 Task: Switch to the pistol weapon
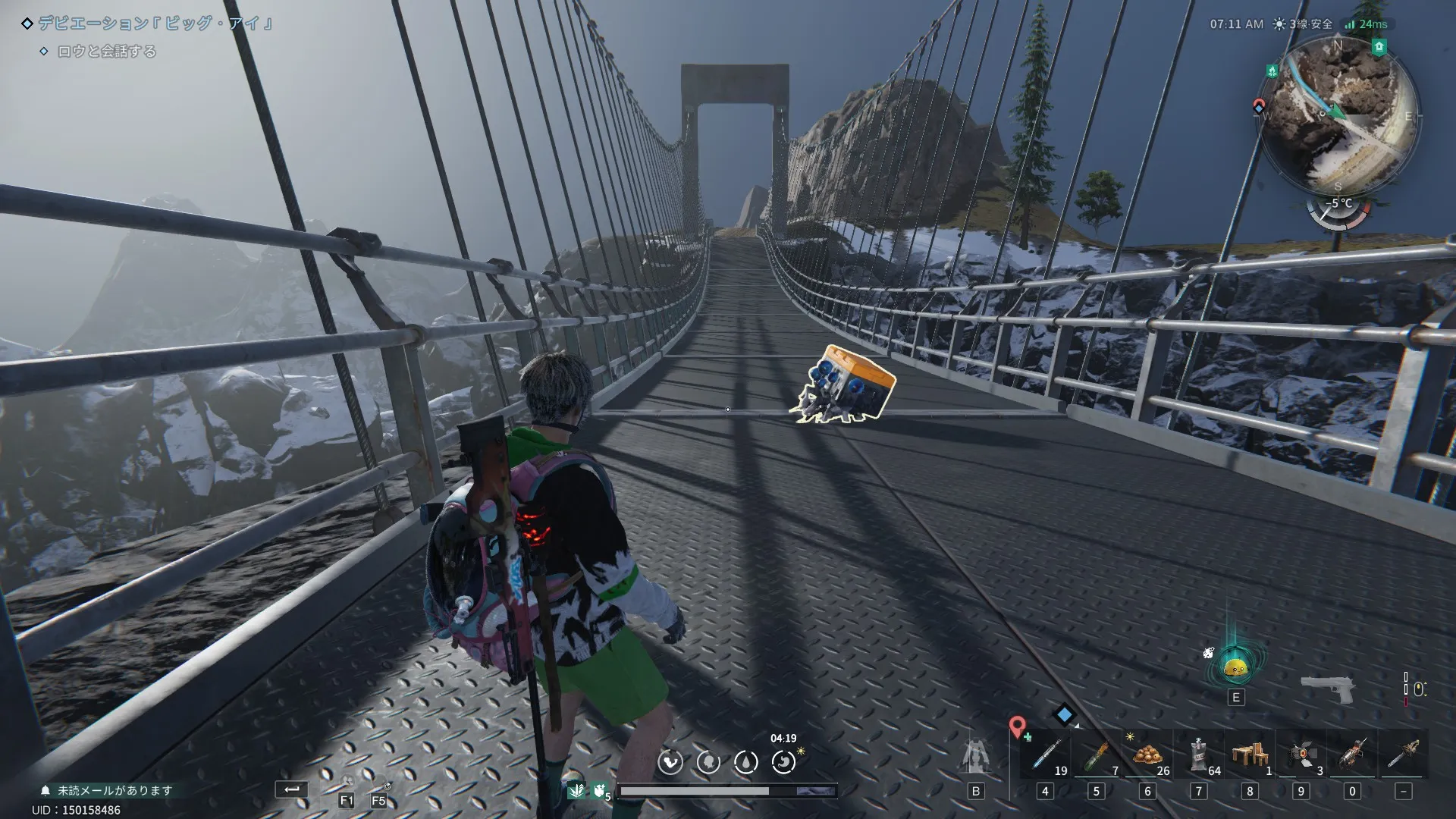tap(1328, 688)
